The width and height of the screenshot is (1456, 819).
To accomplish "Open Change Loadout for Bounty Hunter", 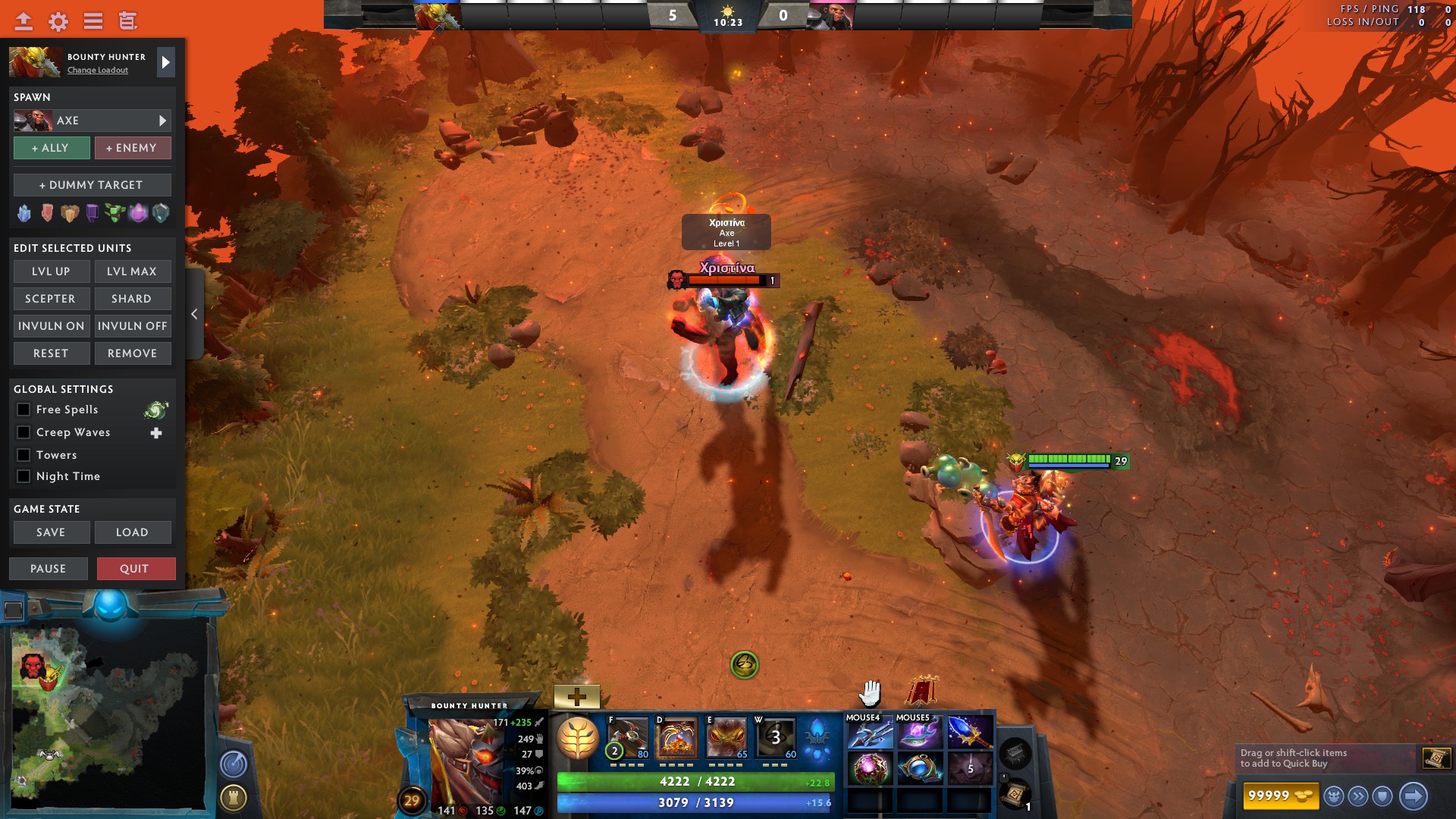I will tap(96, 70).
